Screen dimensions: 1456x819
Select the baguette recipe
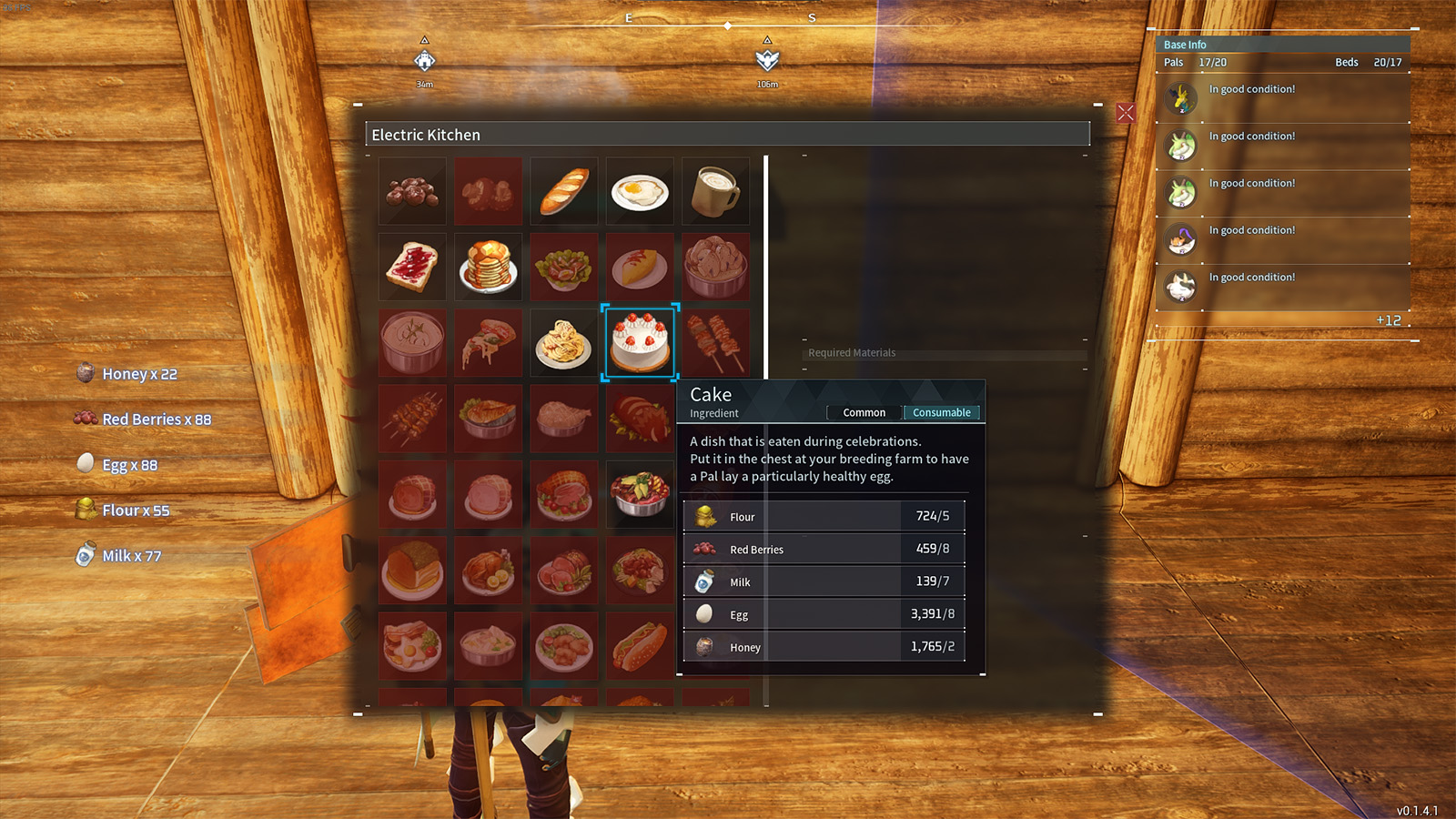563,191
